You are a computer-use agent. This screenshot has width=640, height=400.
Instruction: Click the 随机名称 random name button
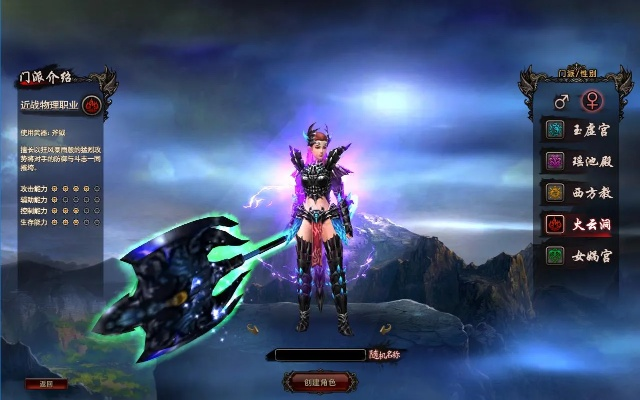(386, 354)
